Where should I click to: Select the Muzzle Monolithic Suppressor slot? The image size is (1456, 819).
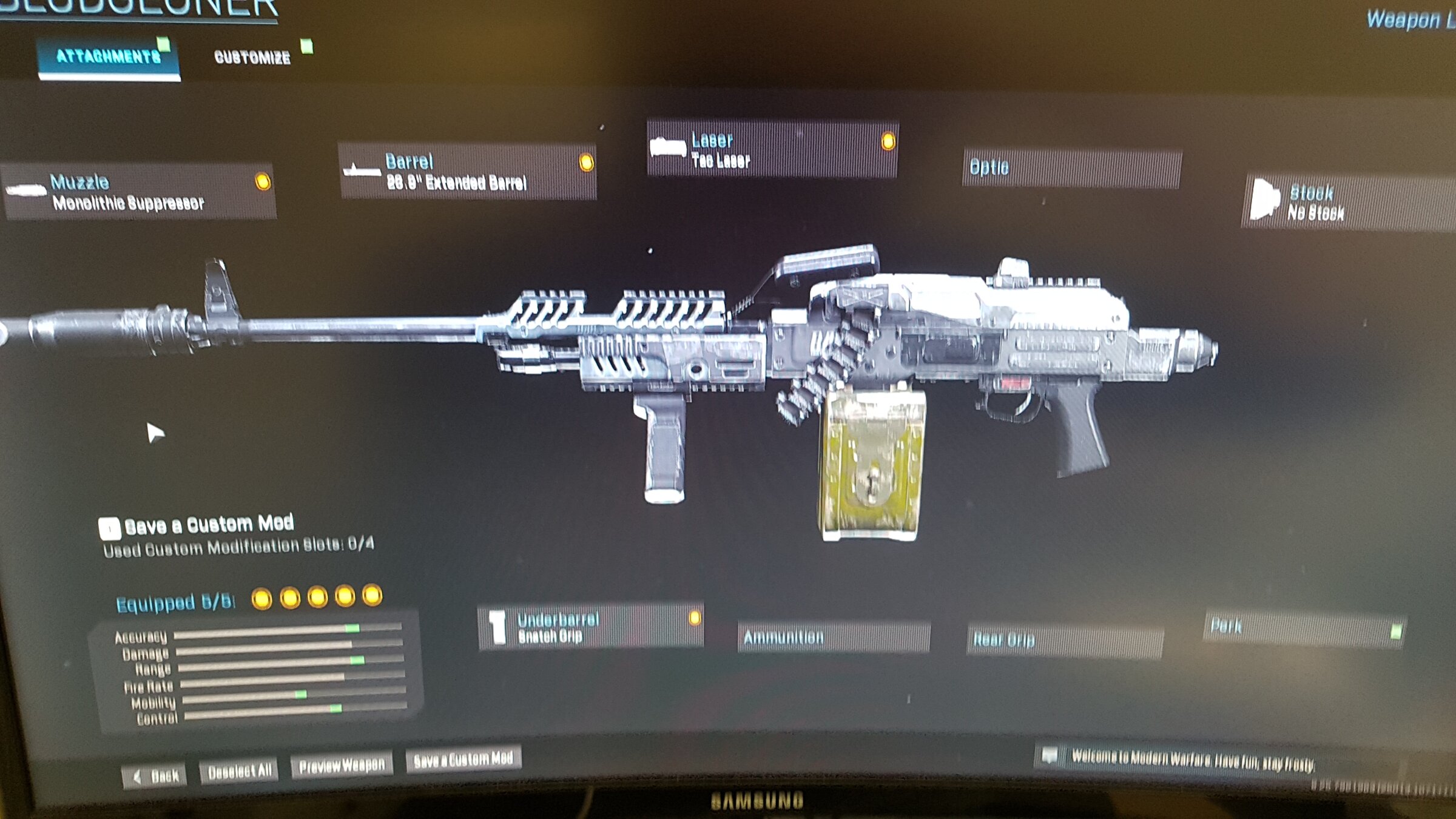tap(140, 192)
